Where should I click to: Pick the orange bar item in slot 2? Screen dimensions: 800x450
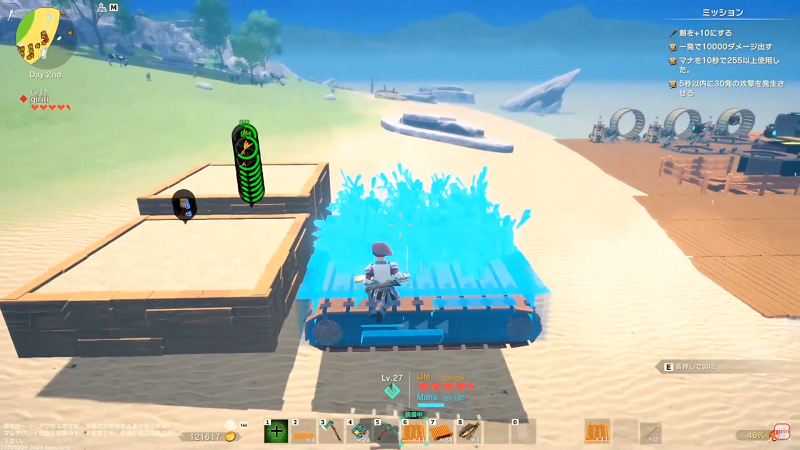click(x=304, y=431)
